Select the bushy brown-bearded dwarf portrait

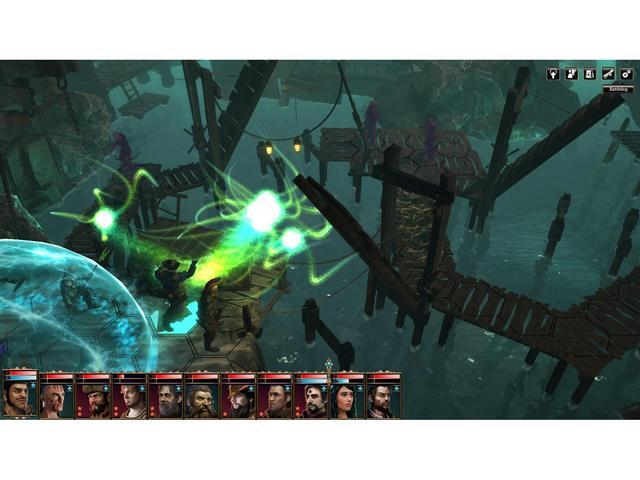coord(201,400)
